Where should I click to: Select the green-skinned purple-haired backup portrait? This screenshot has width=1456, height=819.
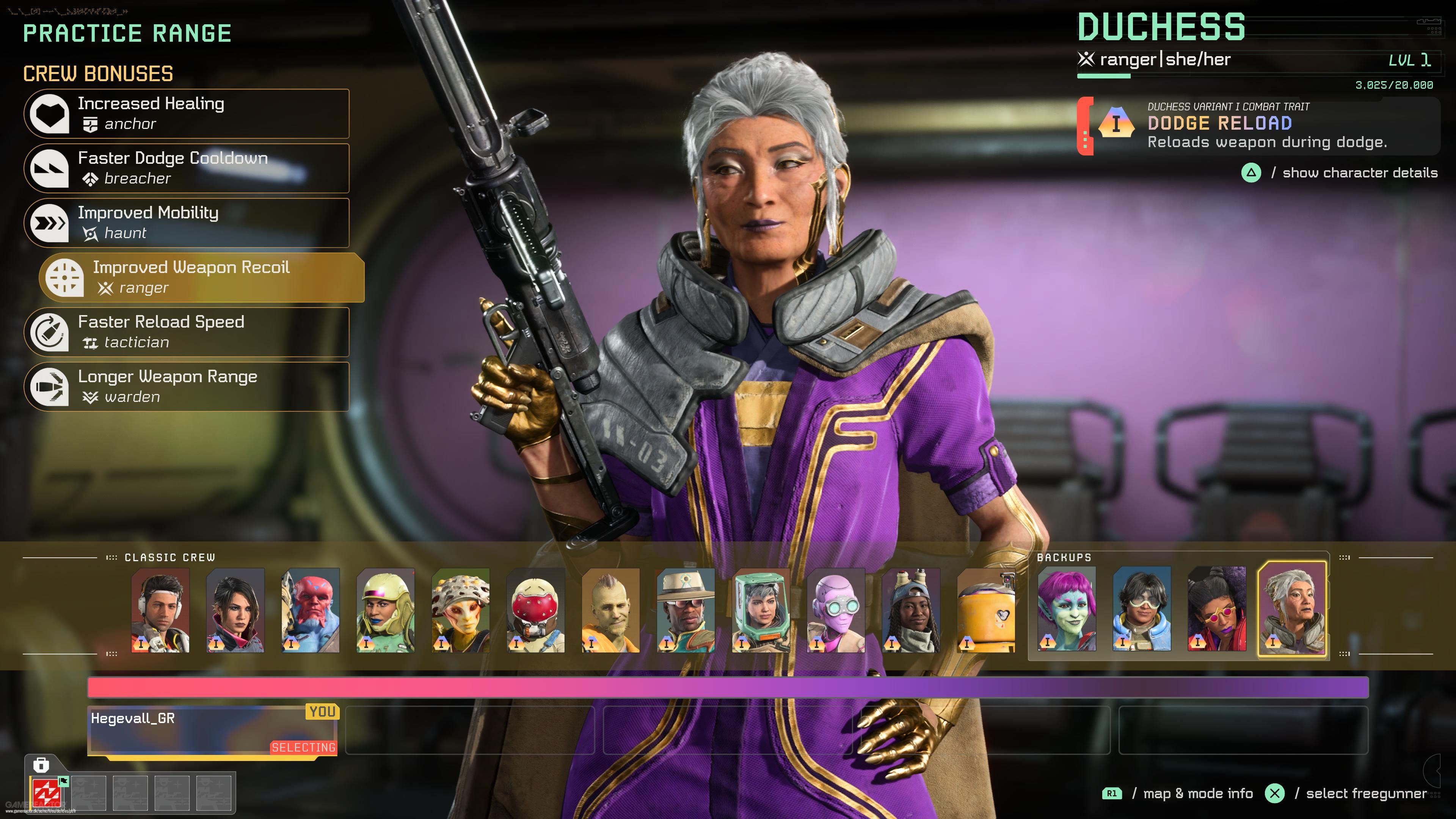point(1067,609)
